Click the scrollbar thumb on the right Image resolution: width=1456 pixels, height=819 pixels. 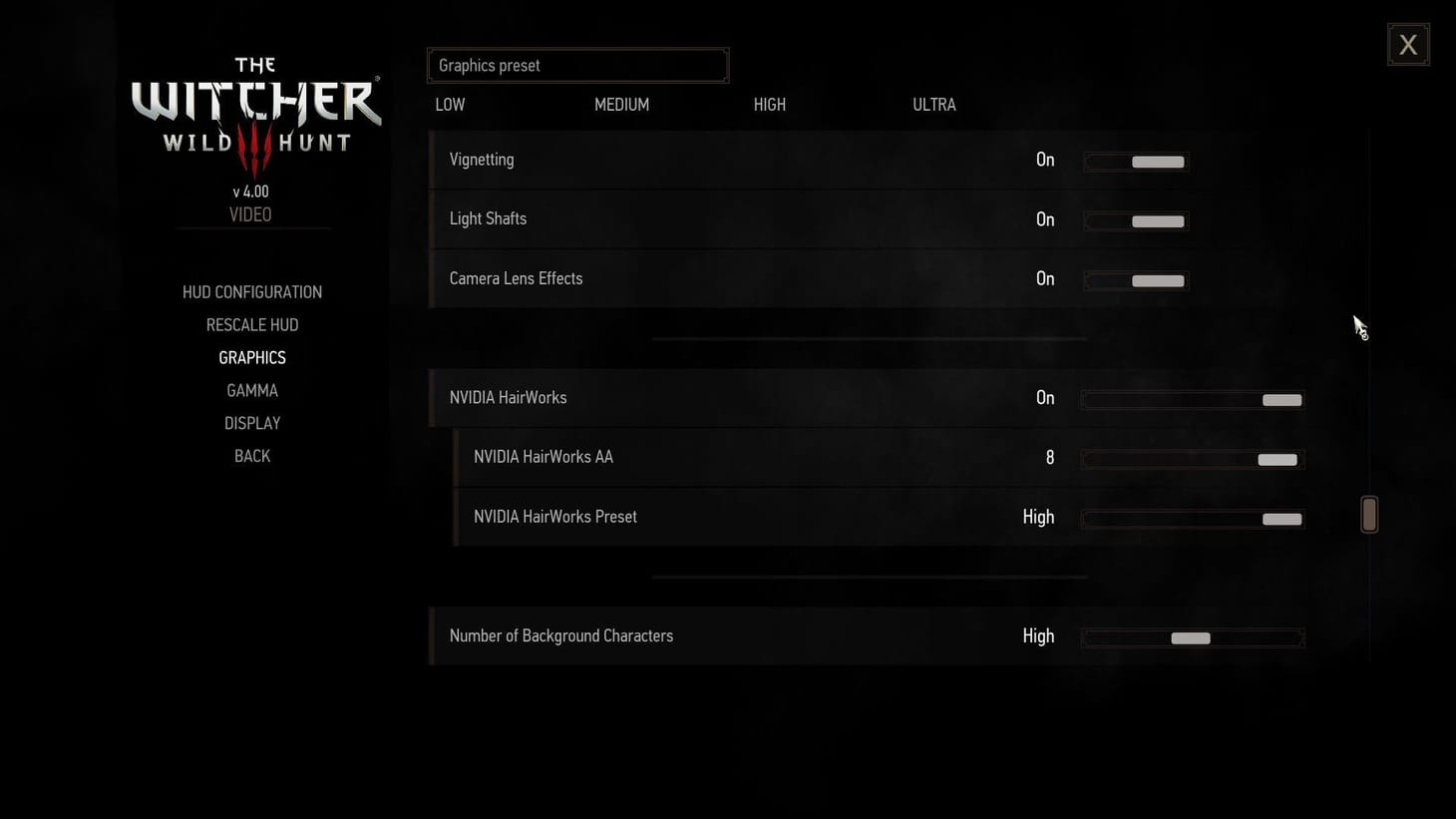tap(1369, 514)
